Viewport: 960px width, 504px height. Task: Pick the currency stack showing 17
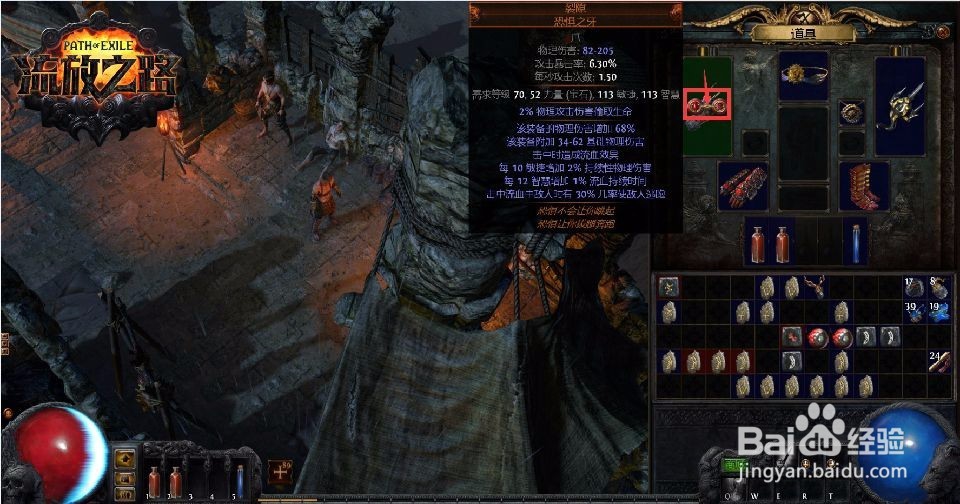pyautogui.click(x=914, y=288)
